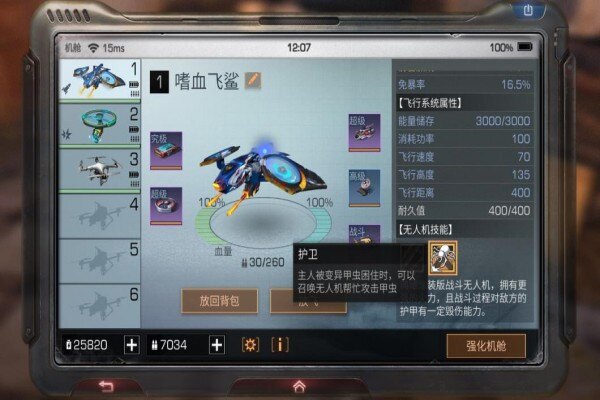
Task: Show the info bracket icon details
Action: click(x=280, y=344)
